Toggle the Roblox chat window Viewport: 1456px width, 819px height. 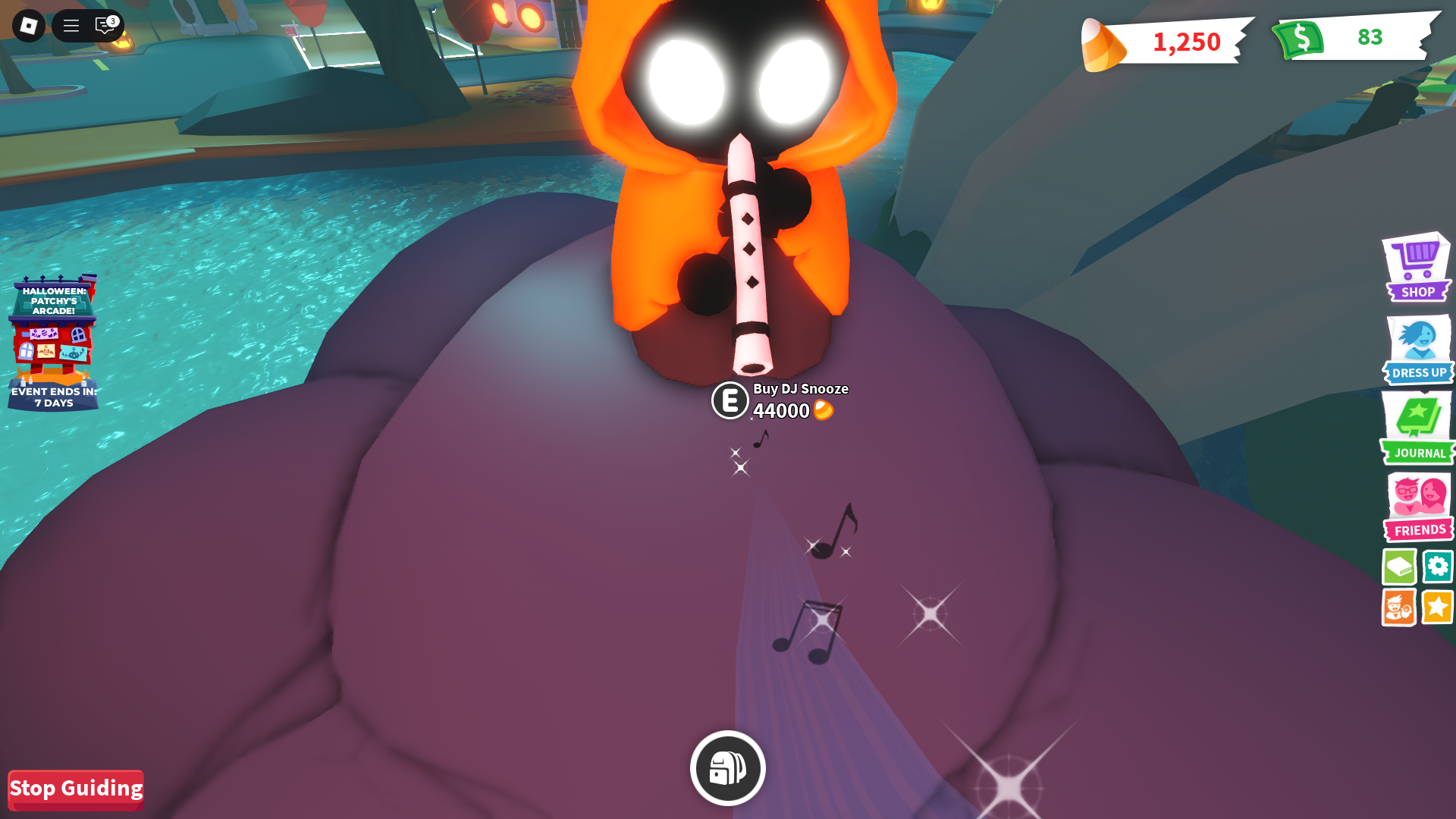point(105,26)
